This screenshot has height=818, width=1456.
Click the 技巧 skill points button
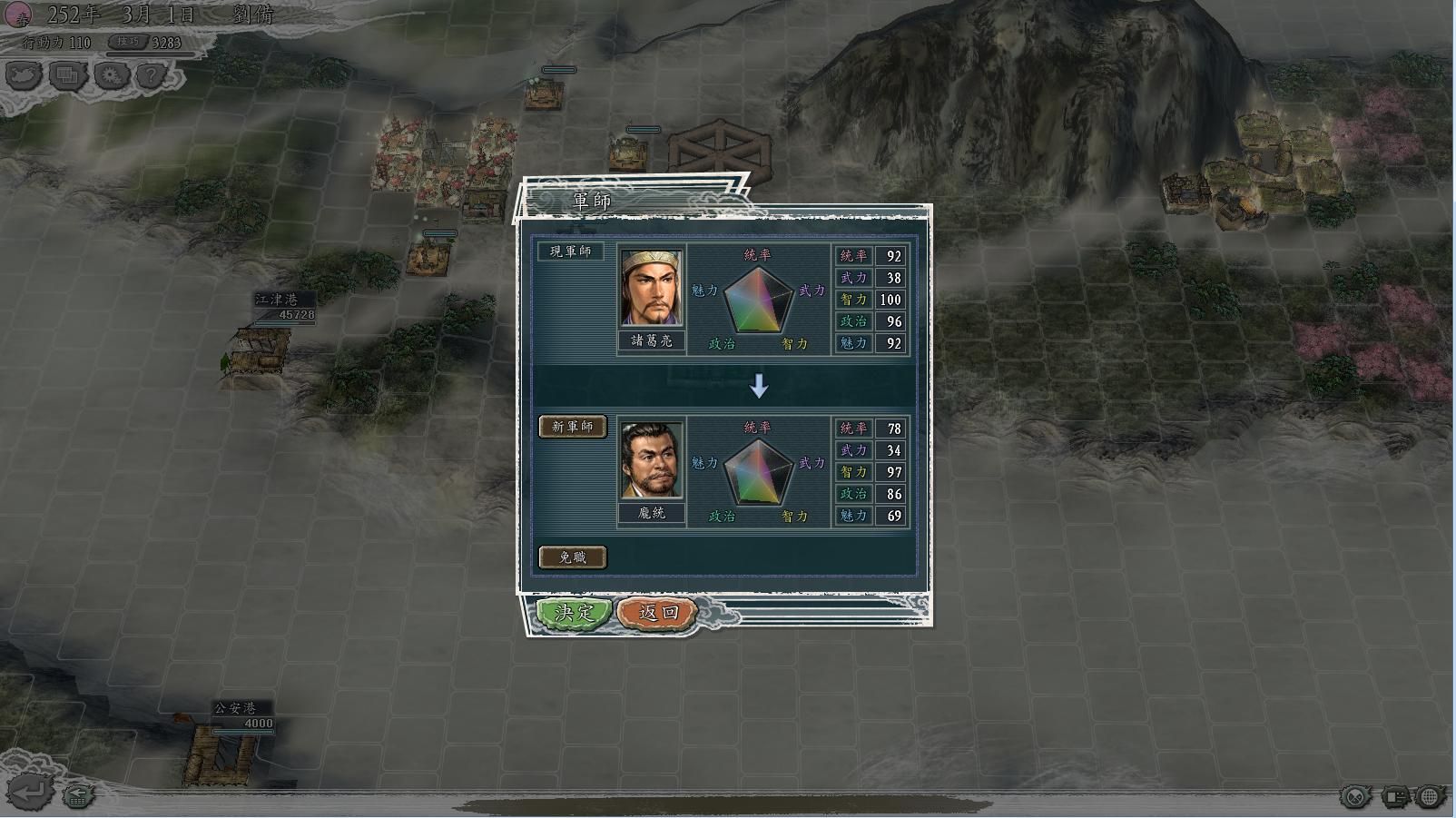pyautogui.click(x=130, y=42)
